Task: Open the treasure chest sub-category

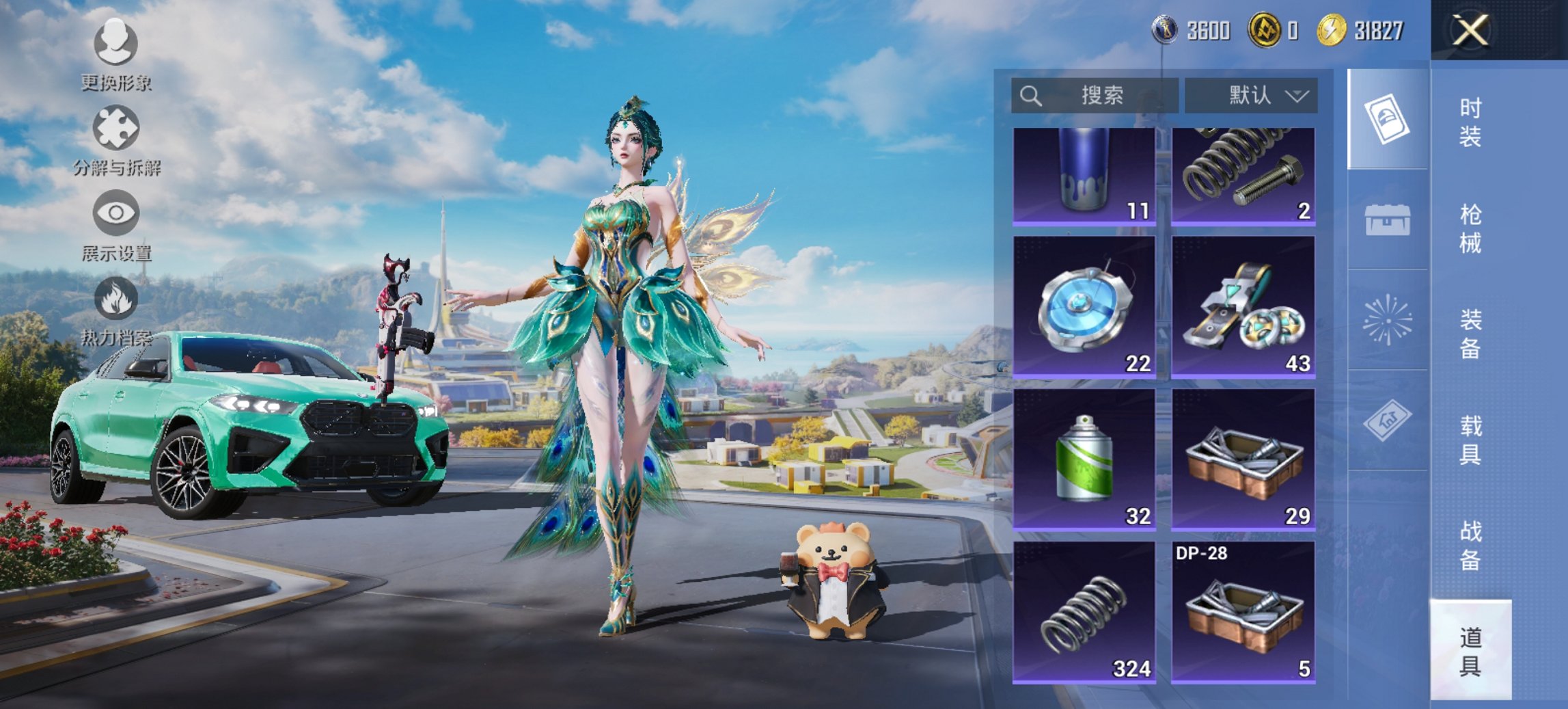Action: [x=1387, y=220]
